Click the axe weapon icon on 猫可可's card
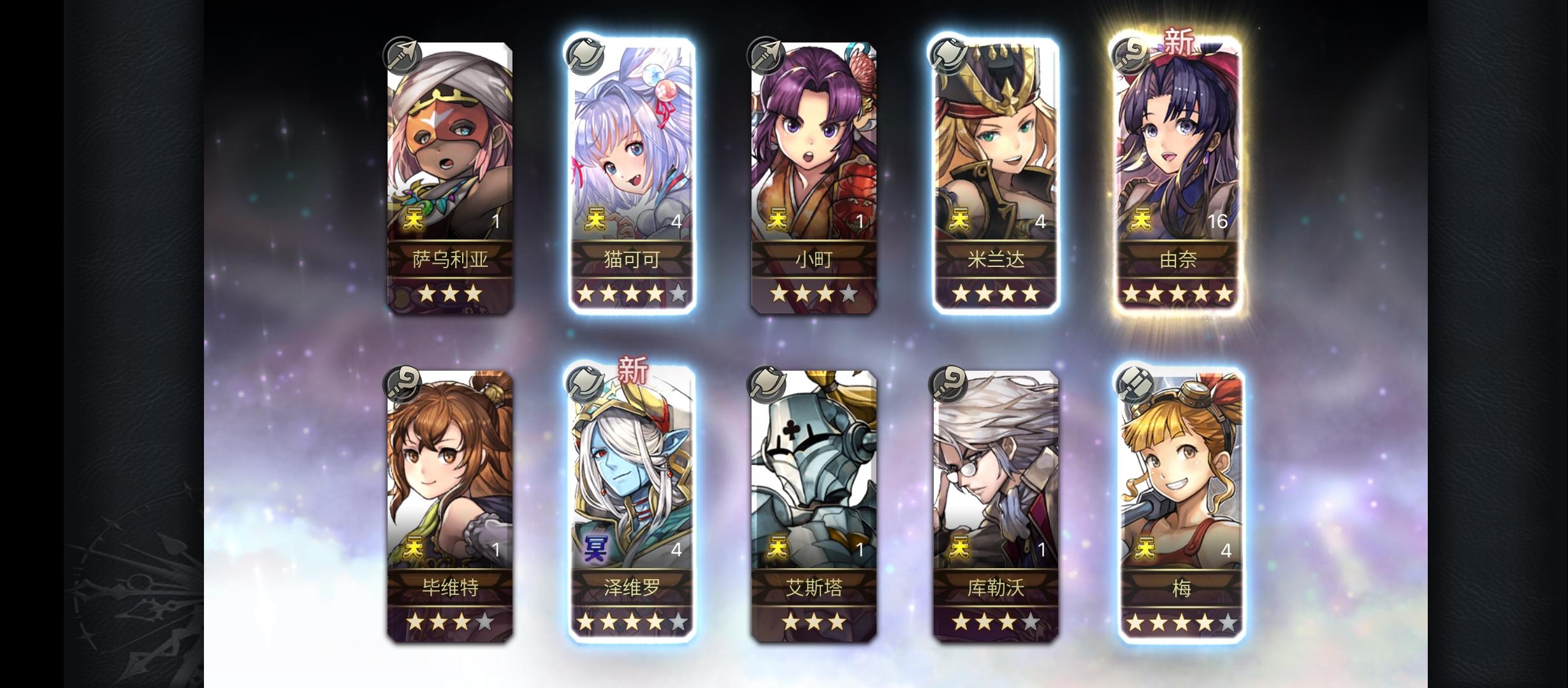Viewport: 1568px width, 688px height. 586,57
